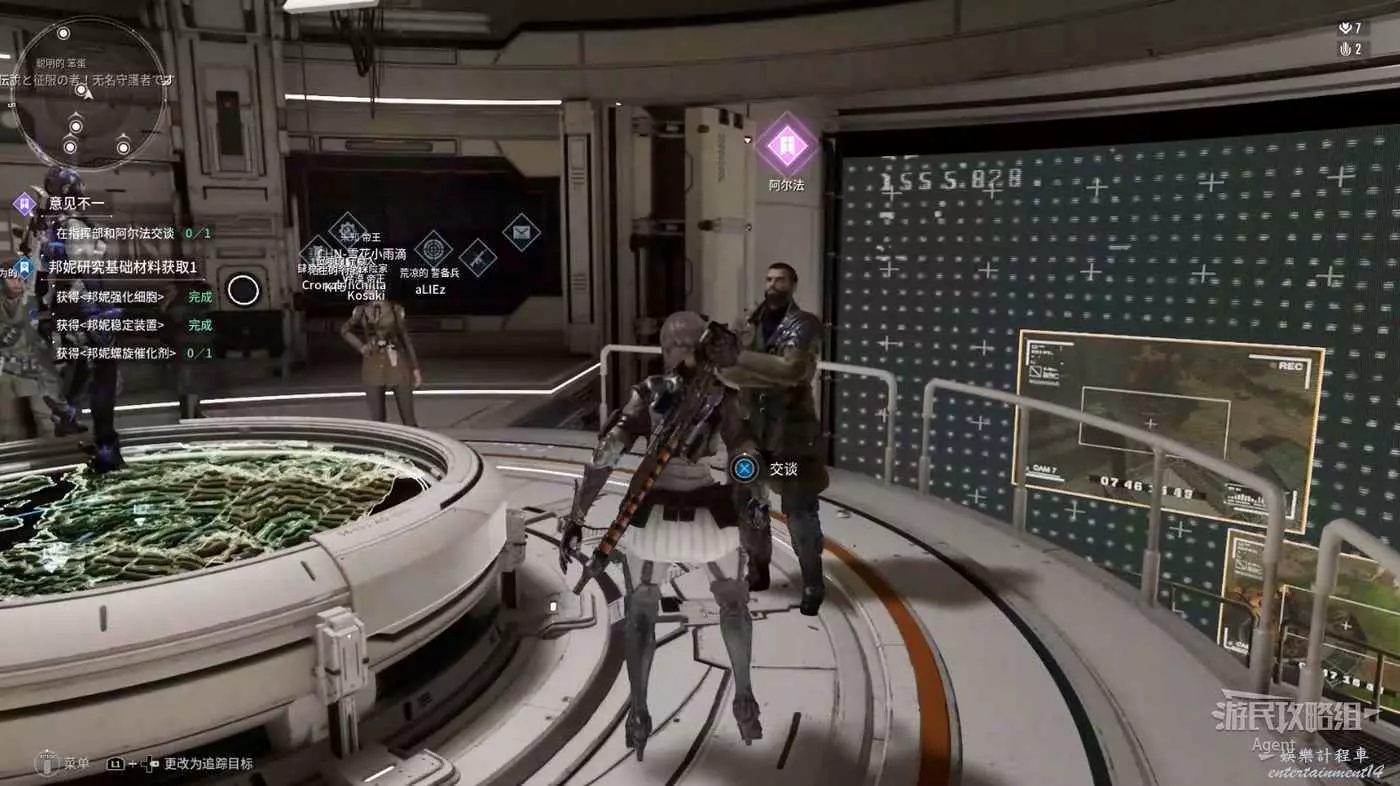Click the 获得<邦妮稳定装置> objective row
This screenshot has width=1400, height=786.
[110, 325]
